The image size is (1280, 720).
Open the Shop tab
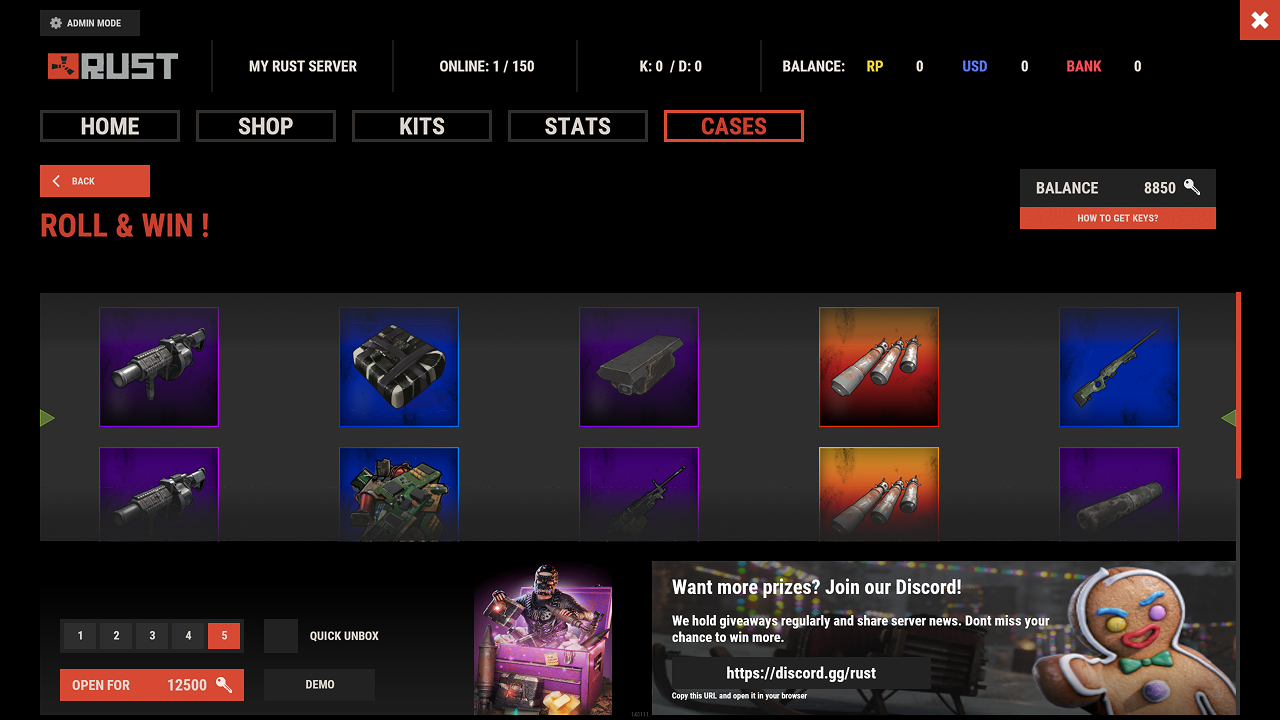click(266, 126)
